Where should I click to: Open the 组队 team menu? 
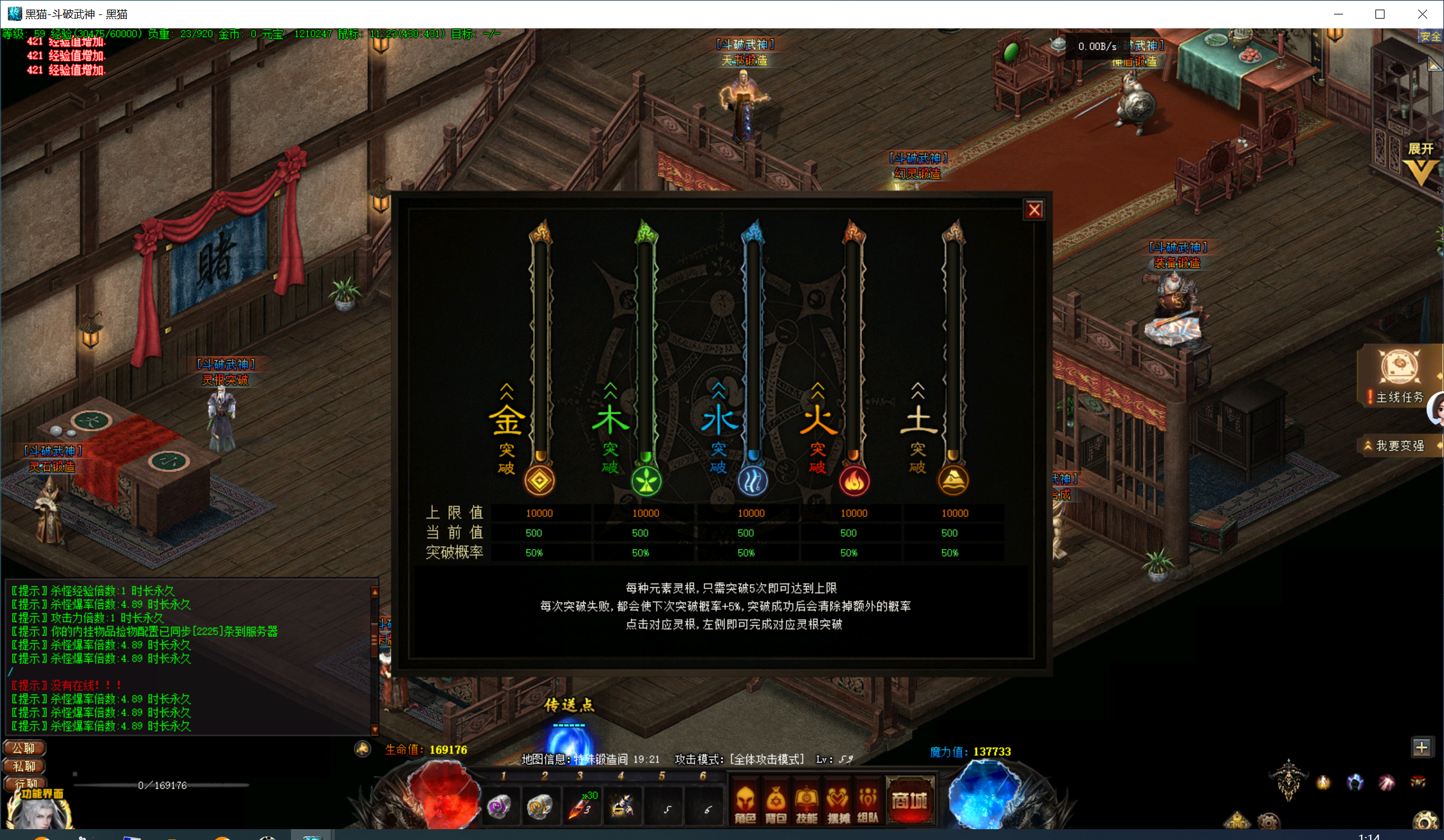coord(867,803)
